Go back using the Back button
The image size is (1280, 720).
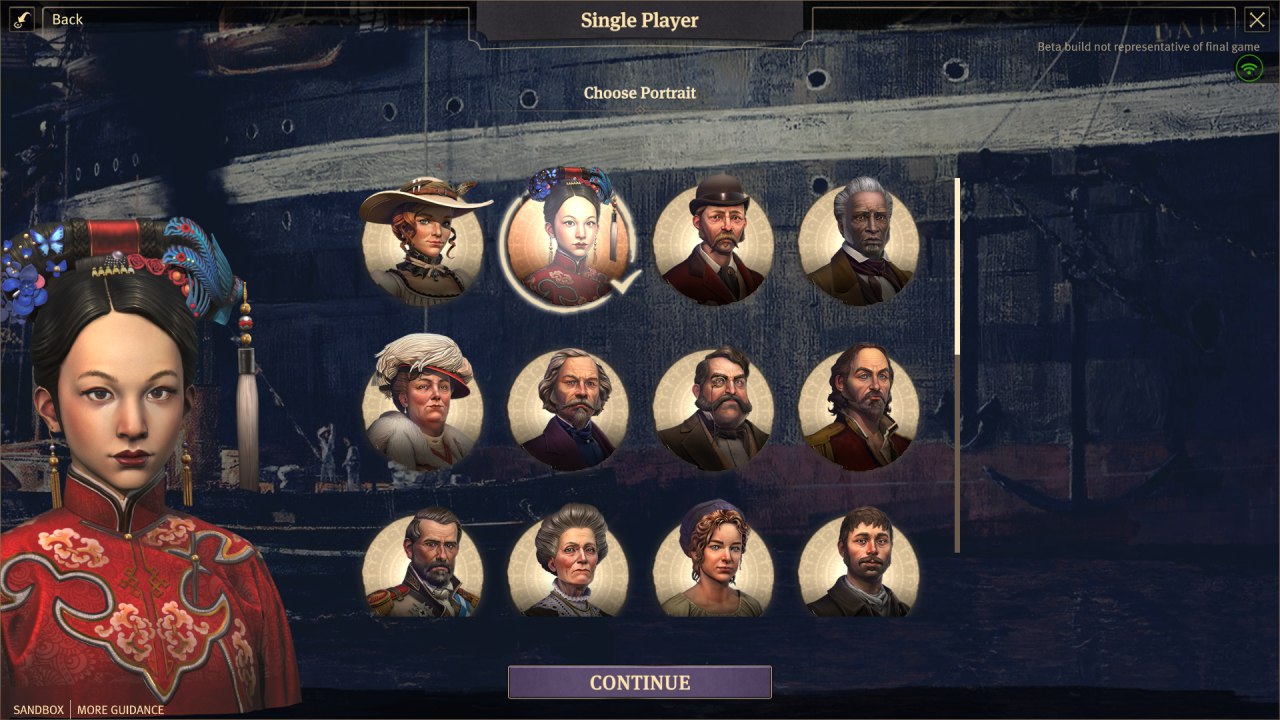point(66,19)
